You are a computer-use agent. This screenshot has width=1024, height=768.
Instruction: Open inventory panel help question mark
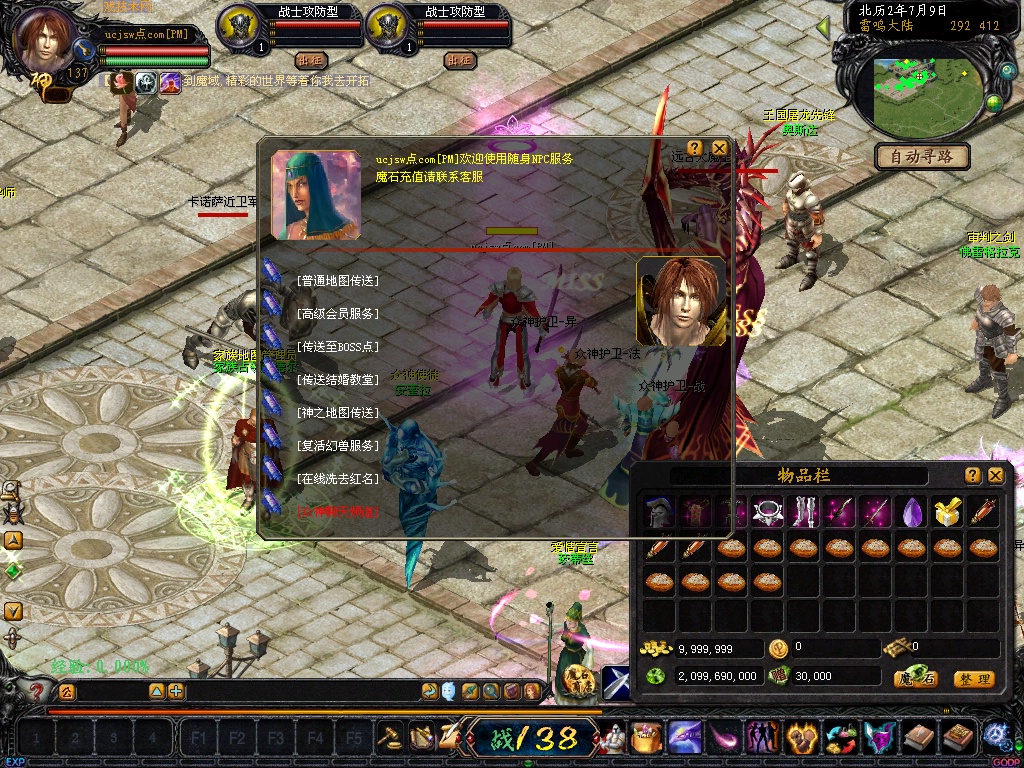click(x=973, y=475)
